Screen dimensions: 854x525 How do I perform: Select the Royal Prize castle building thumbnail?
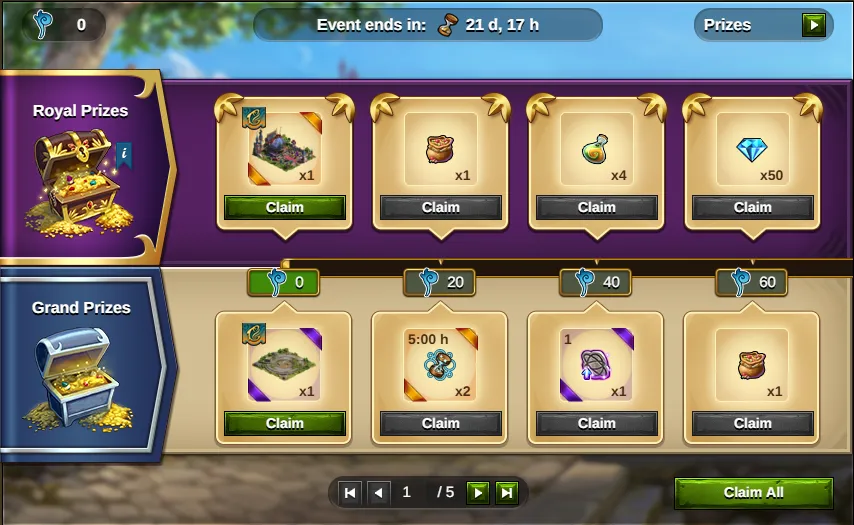click(281, 150)
